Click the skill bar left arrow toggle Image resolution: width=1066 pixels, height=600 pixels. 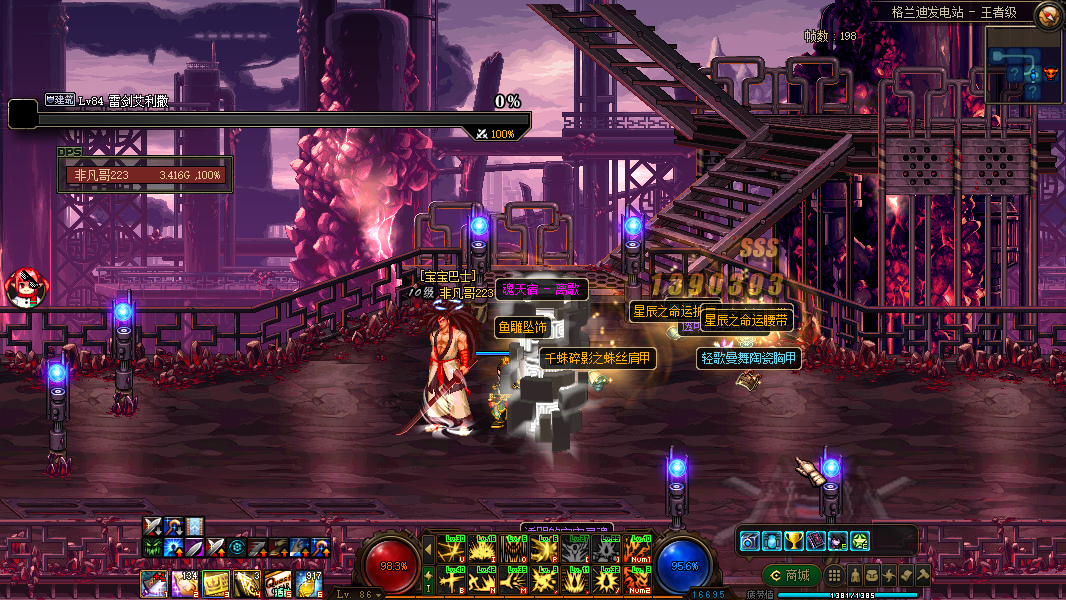click(x=428, y=549)
